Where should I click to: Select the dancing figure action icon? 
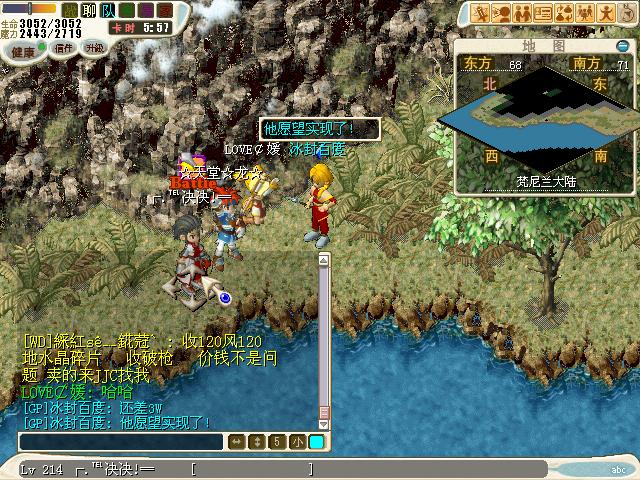pos(607,13)
